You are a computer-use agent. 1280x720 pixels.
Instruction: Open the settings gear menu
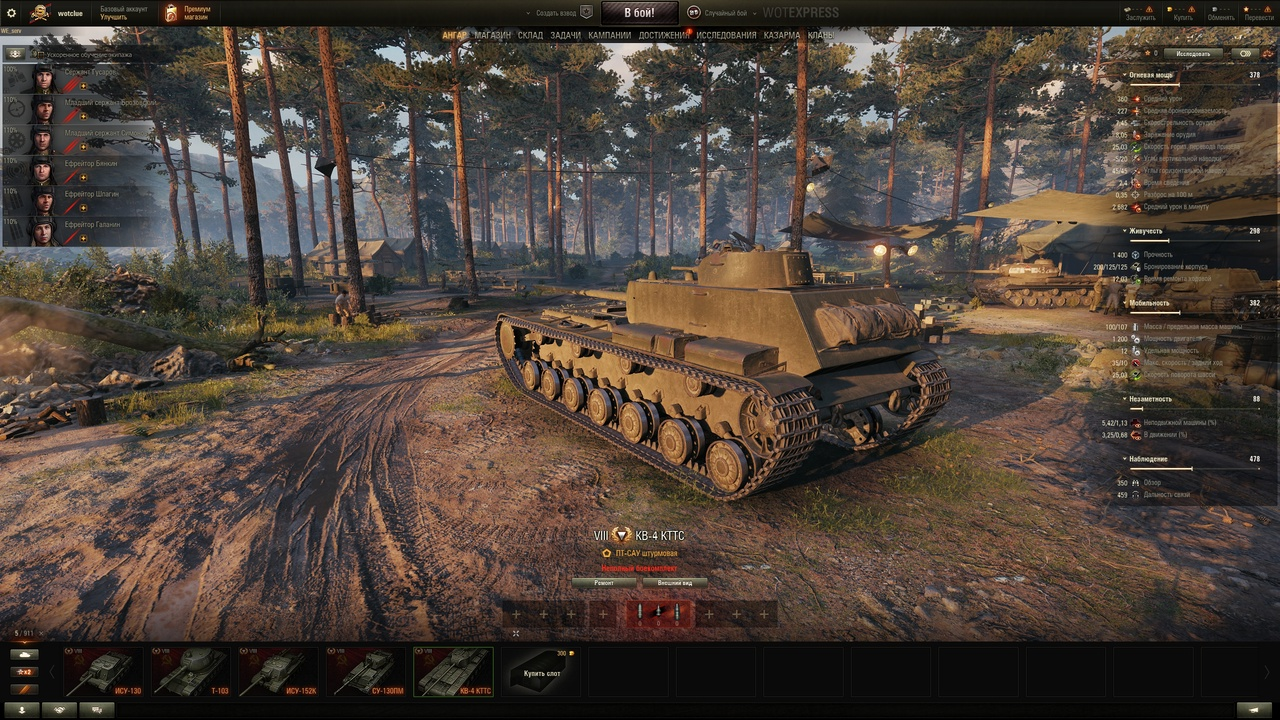pyautogui.click(x=12, y=13)
